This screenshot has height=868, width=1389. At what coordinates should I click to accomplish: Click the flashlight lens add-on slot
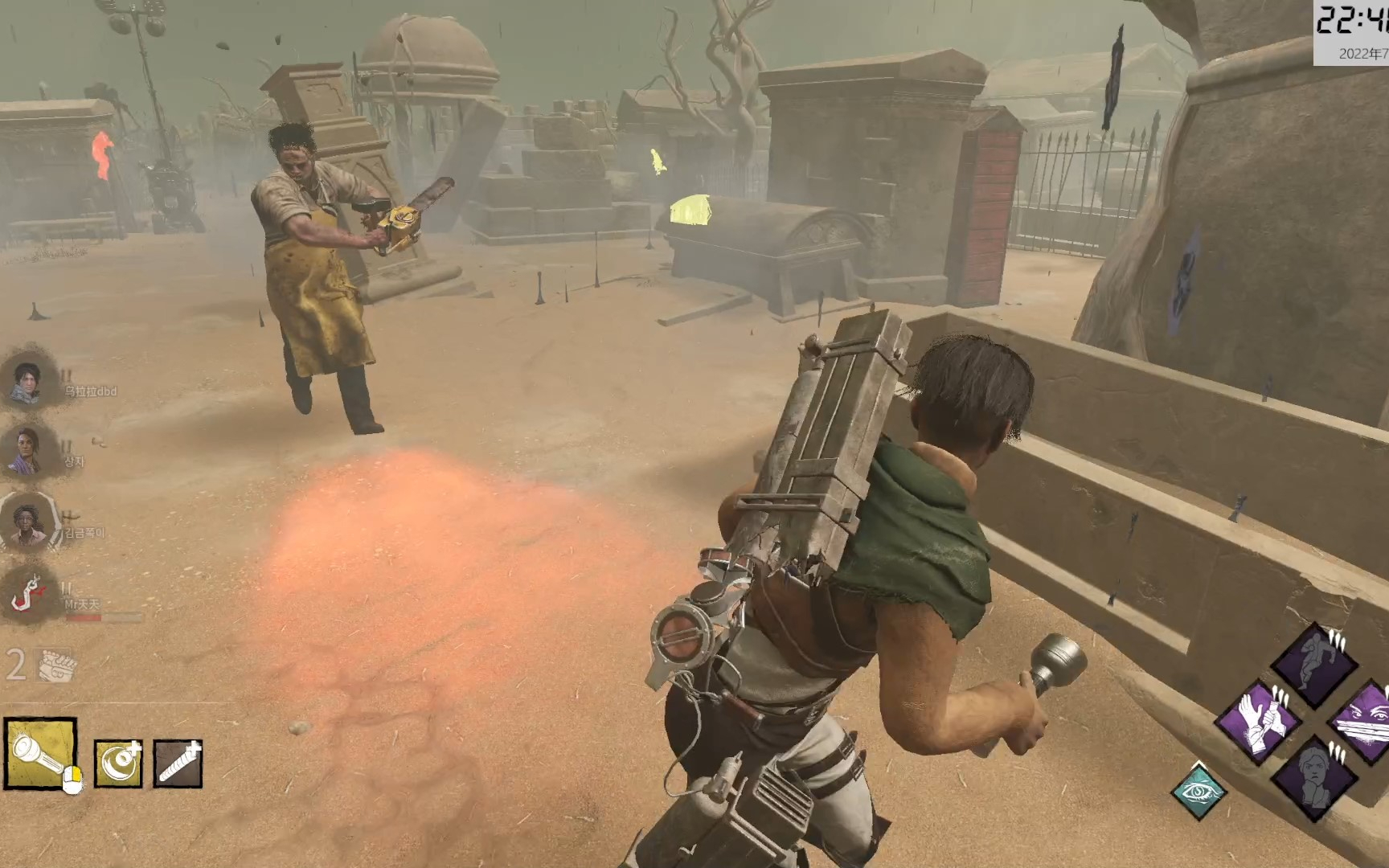point(118,763)
